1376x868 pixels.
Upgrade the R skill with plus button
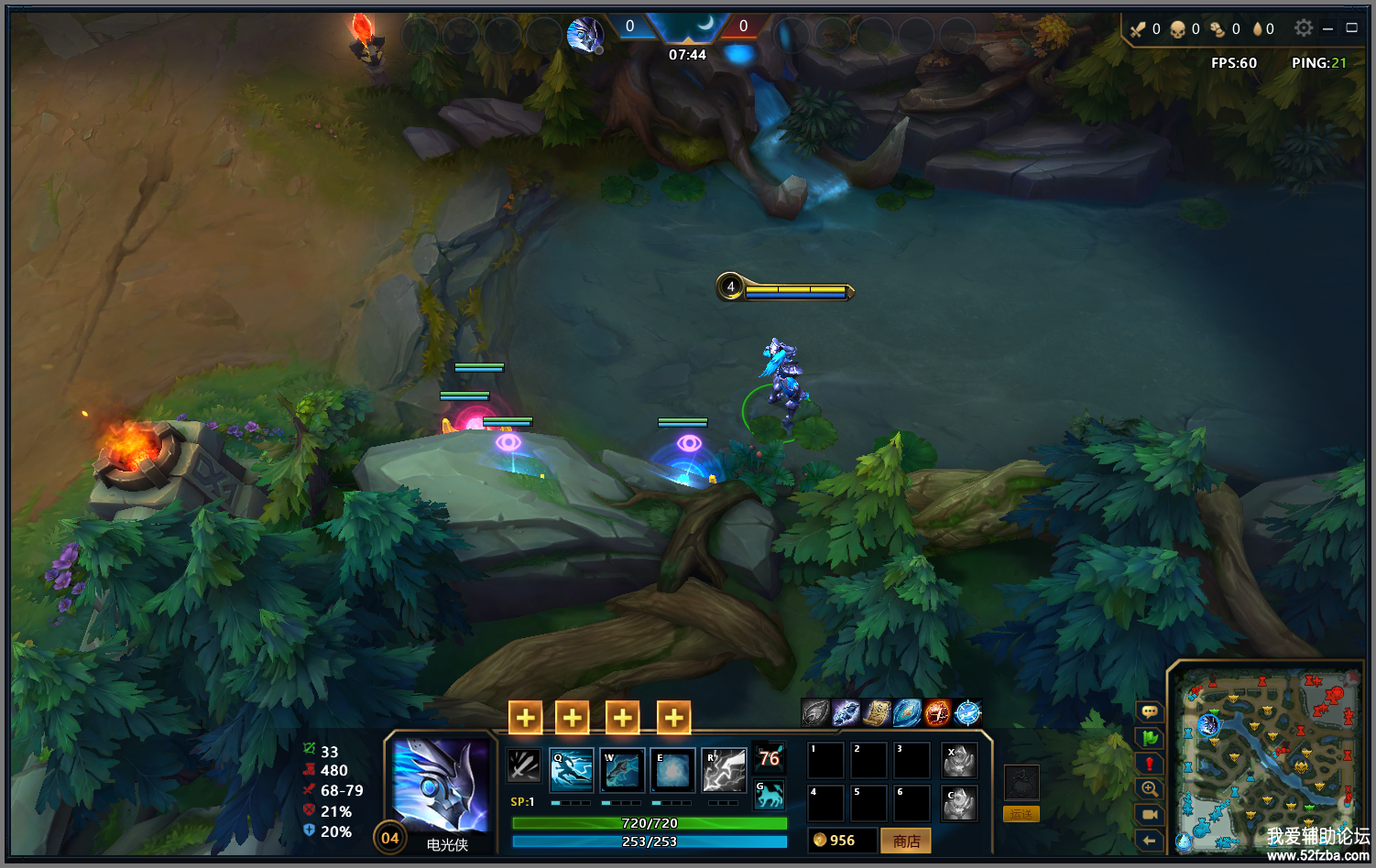coord(673,718)
